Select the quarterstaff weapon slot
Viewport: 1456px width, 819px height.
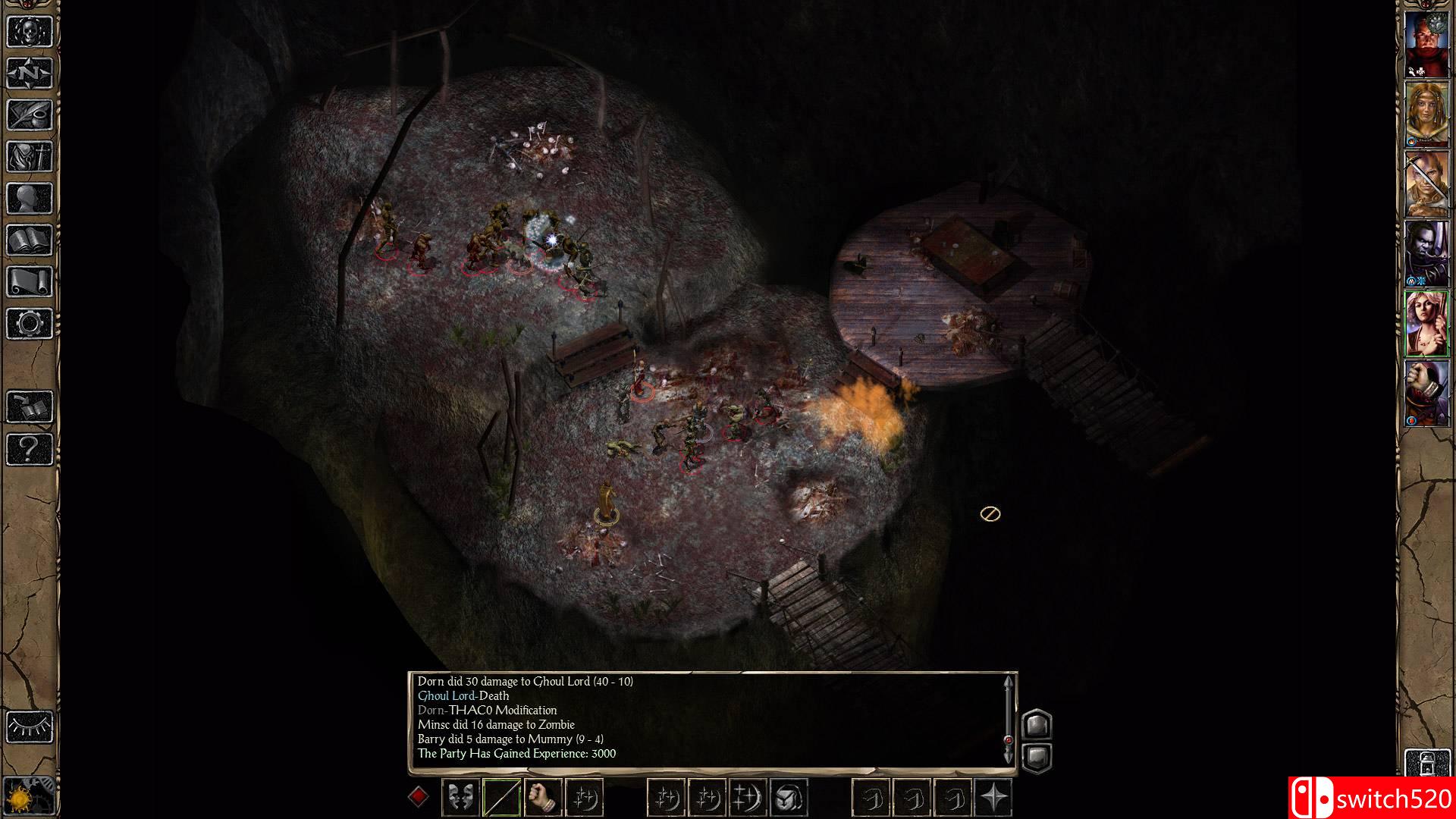[501, 797]
